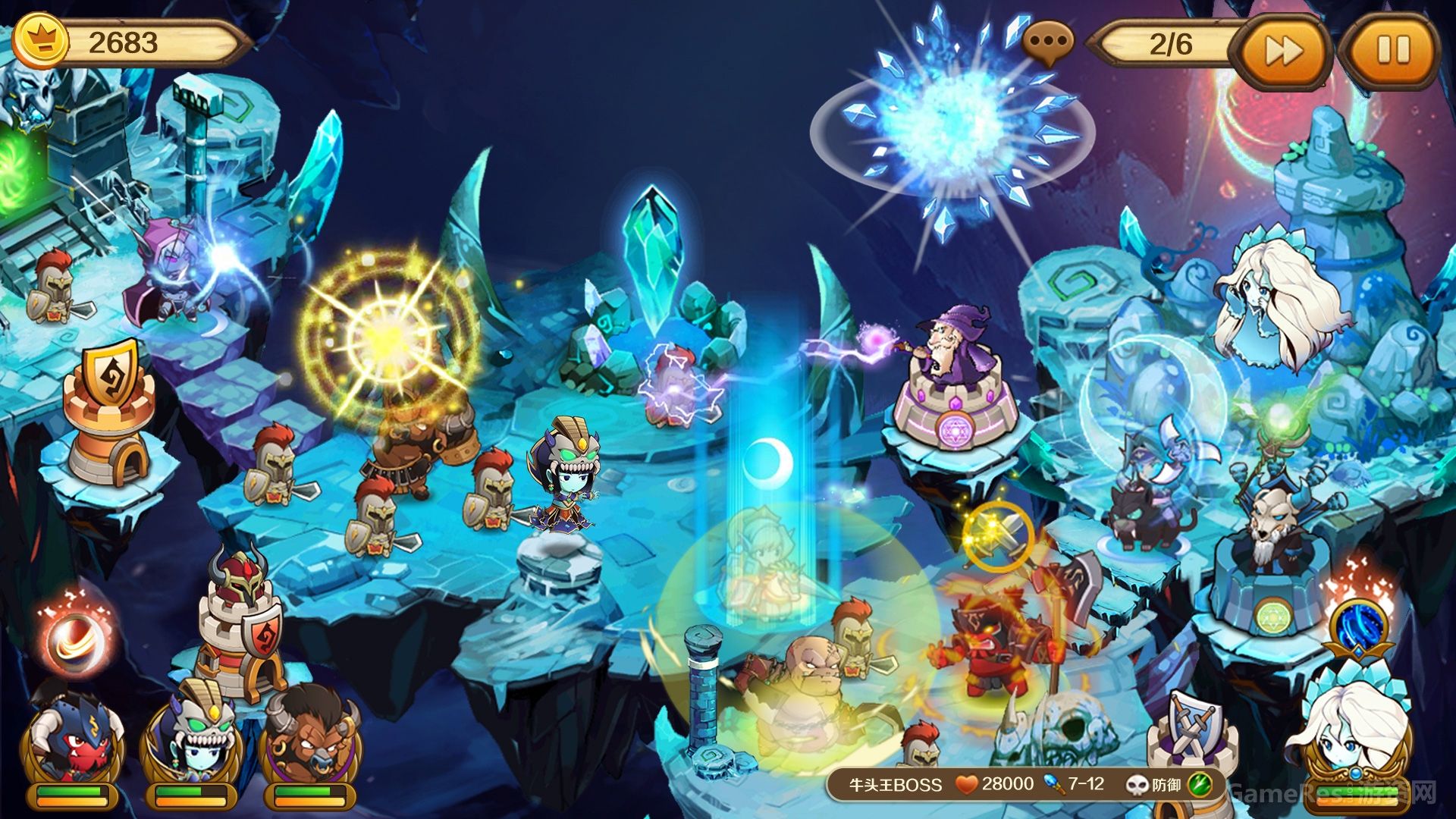
Task: Toggle fast-forward speed
Action: 1284,51
